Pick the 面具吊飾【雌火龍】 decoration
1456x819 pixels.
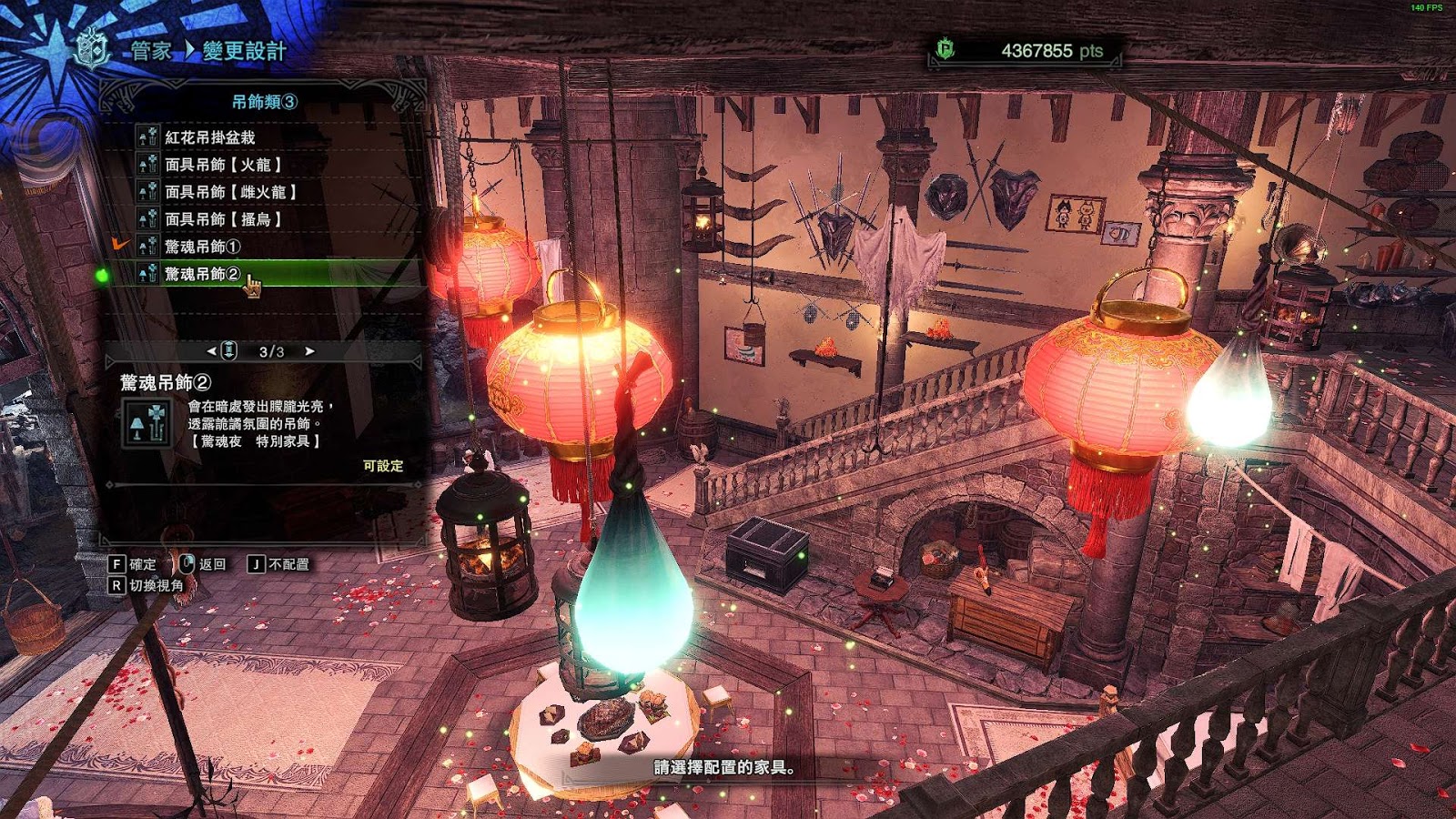(230, 192)
